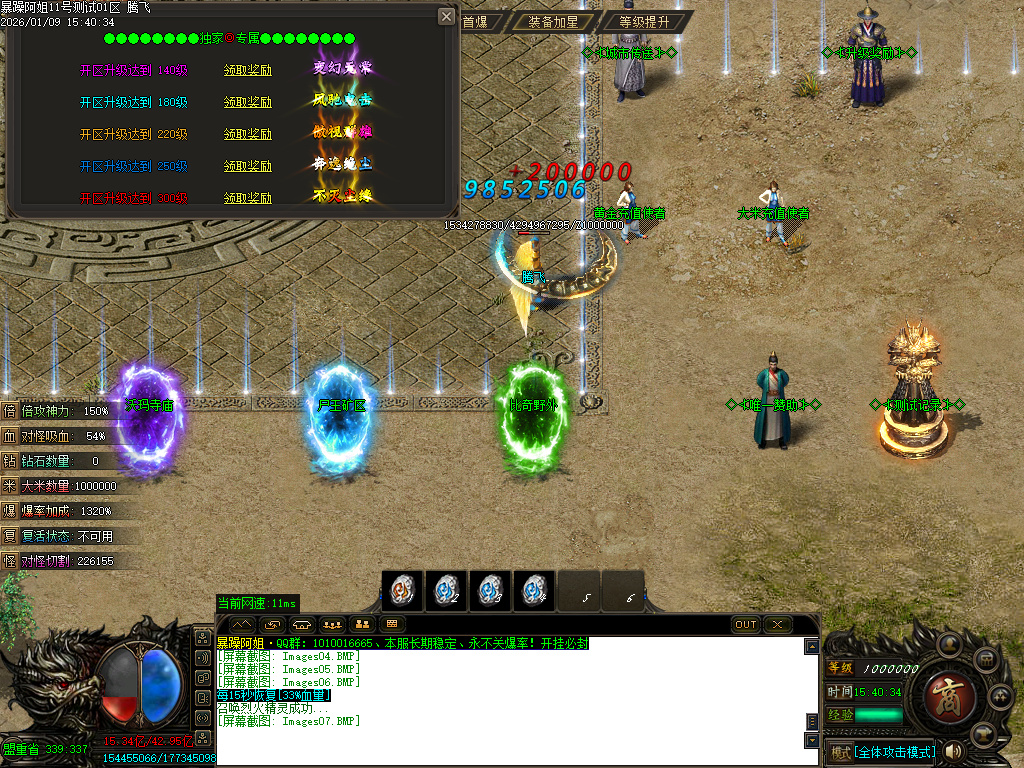Viewport: 1024px width, 768px height.
Task: Close the chat window with its X button
Action: (x=777, y=625)
